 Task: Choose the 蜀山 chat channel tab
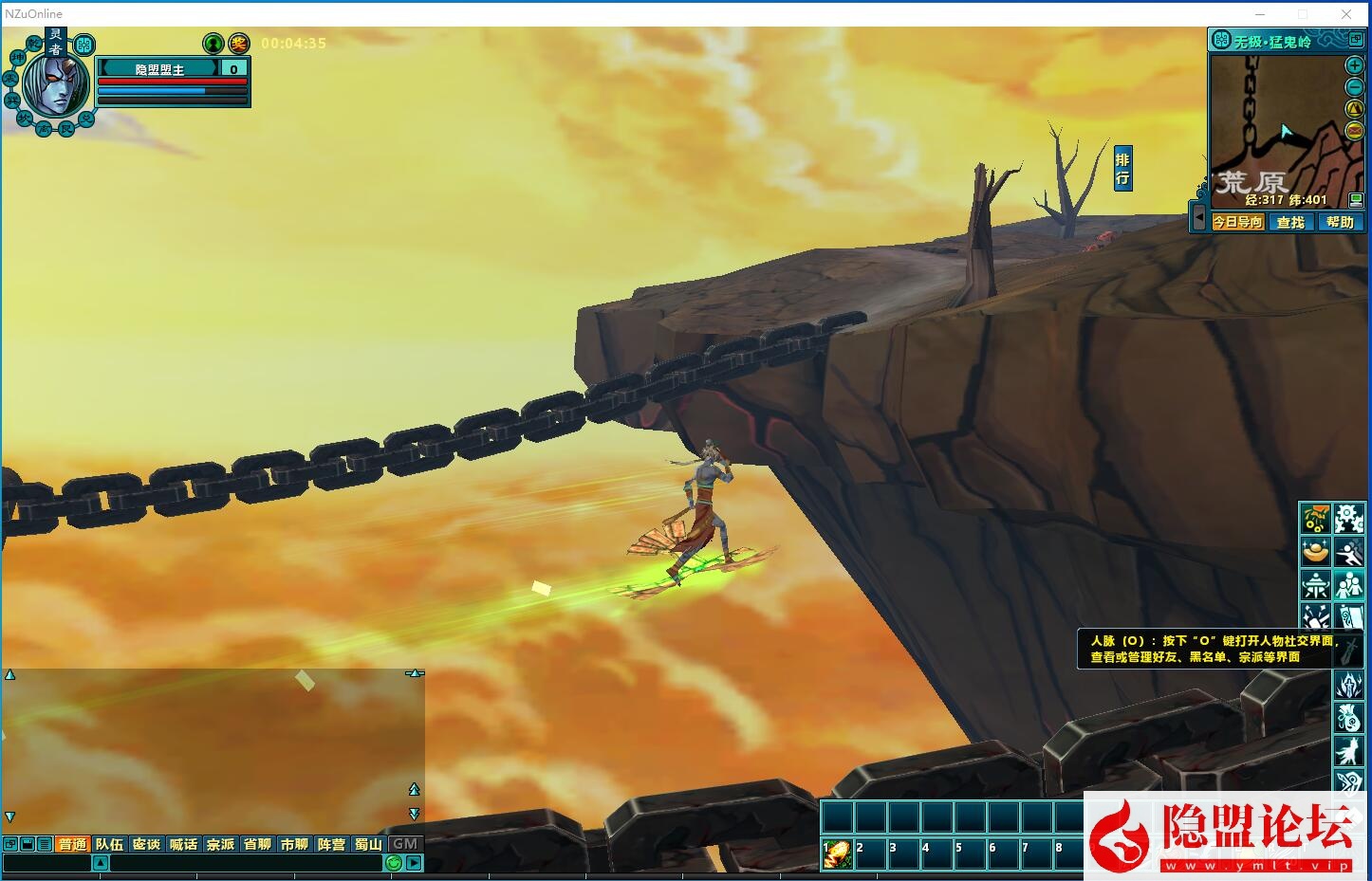click(x=368, y=844)
